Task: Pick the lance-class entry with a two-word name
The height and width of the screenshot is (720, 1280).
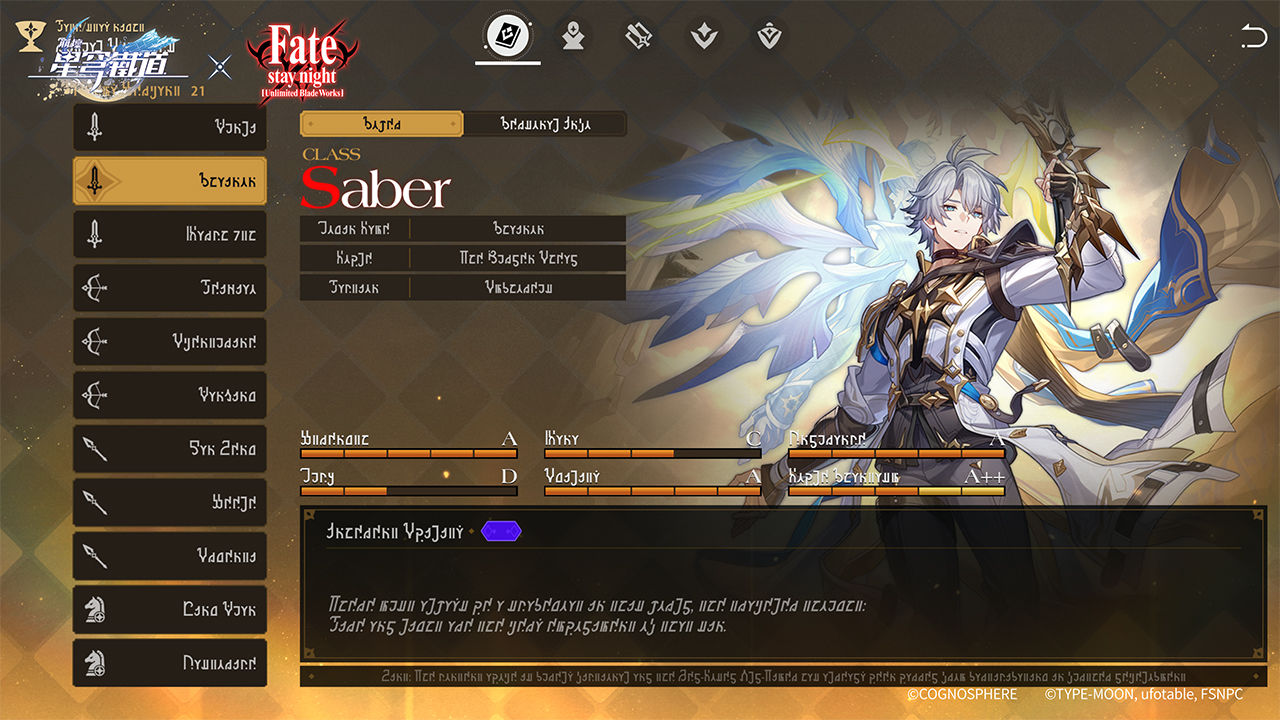Action: tap(170, 449)
